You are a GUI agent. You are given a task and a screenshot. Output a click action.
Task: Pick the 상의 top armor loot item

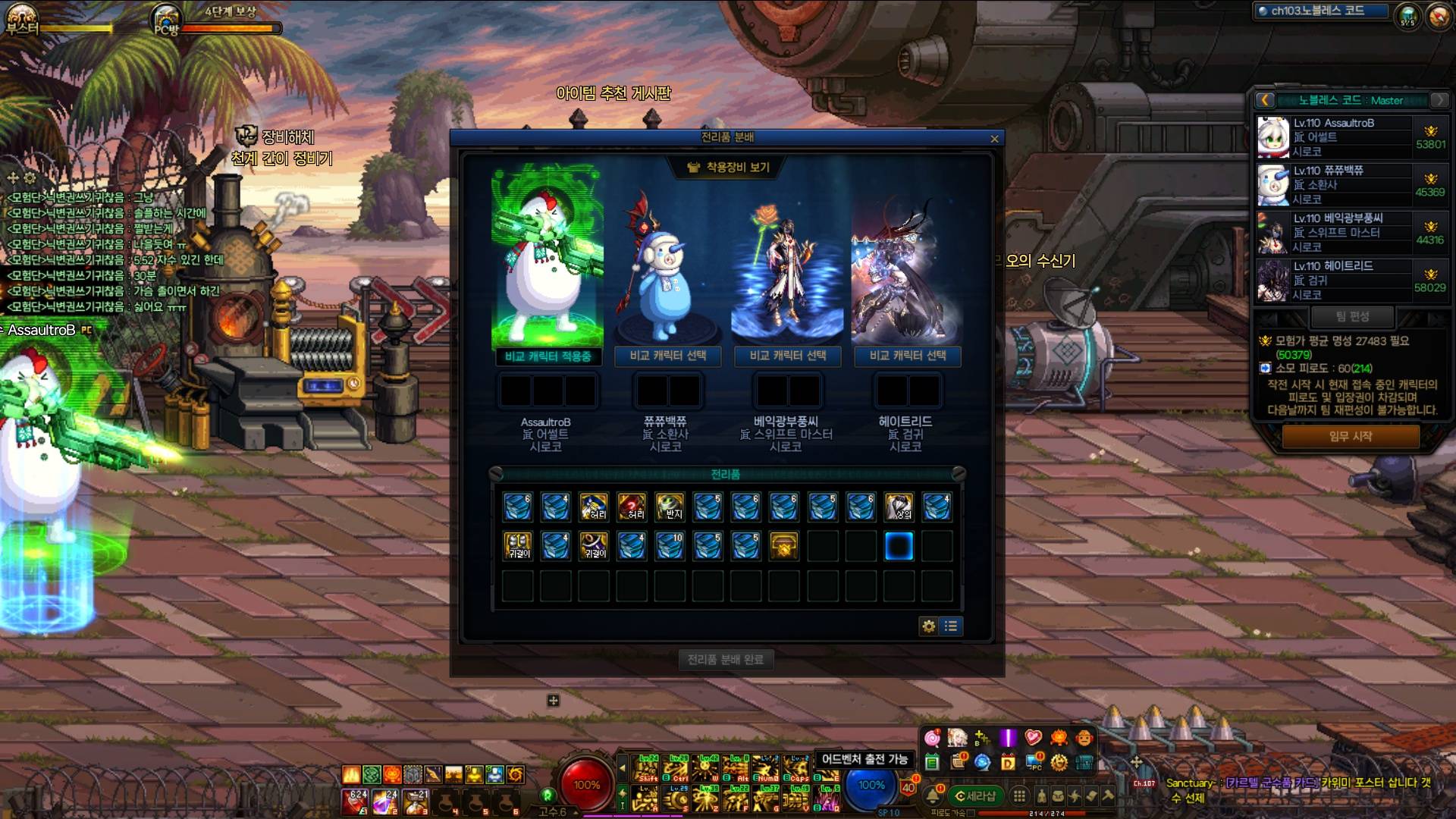tap(899, 507)
